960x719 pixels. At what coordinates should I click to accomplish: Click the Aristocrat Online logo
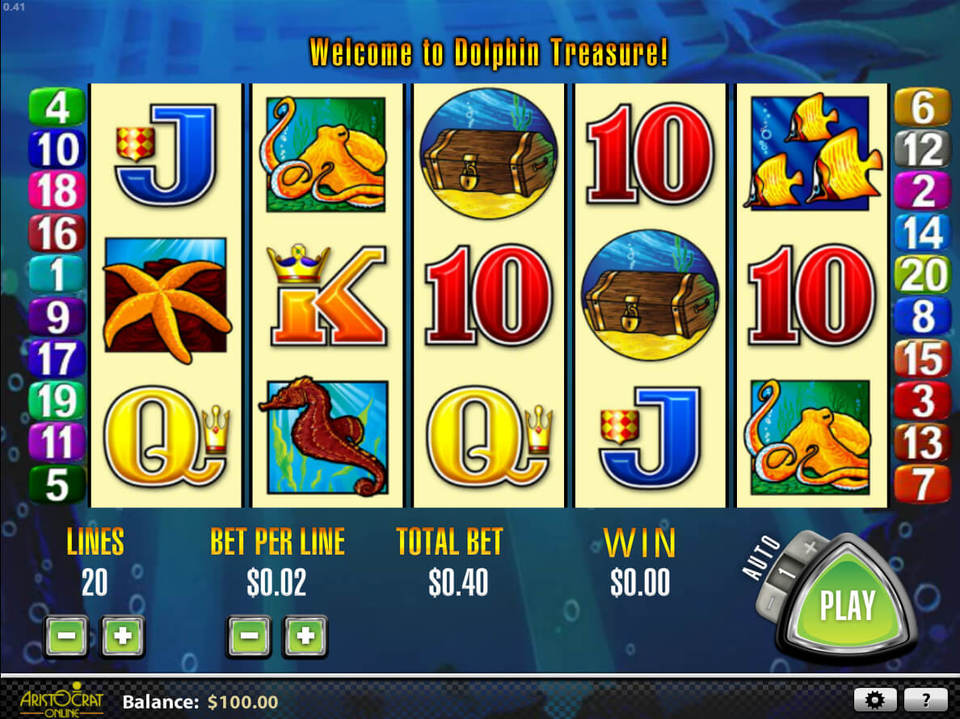[x=60, y=699]
